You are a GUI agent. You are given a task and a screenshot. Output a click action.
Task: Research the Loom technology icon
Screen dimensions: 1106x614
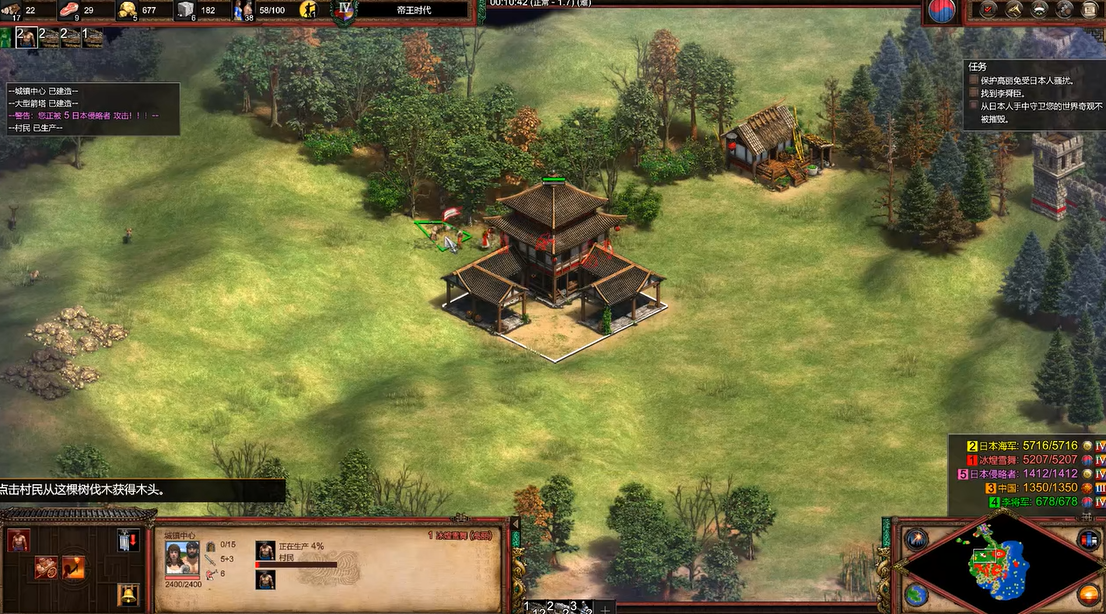(x=46, y=568)
